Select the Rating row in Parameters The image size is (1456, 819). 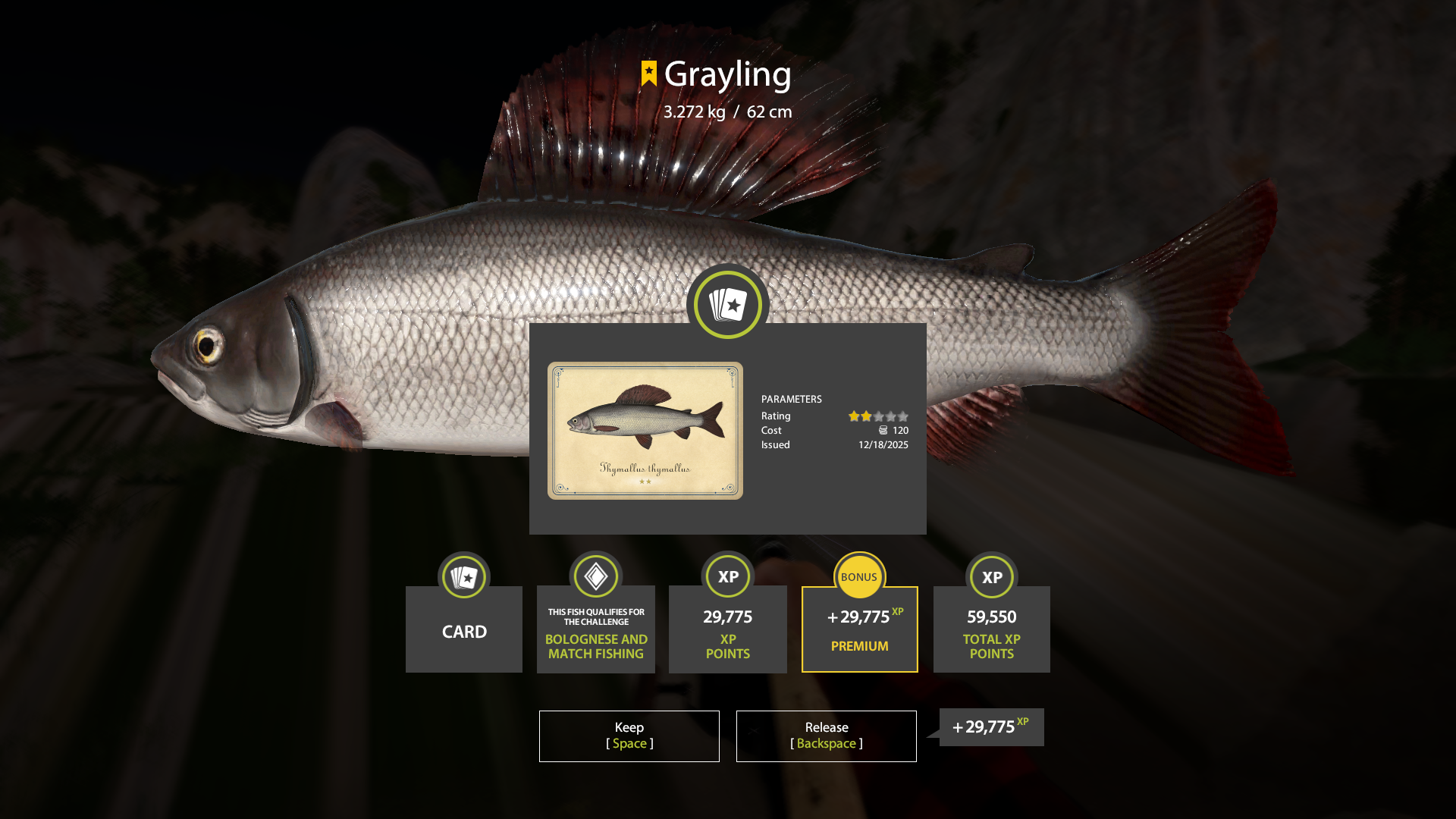776,416
